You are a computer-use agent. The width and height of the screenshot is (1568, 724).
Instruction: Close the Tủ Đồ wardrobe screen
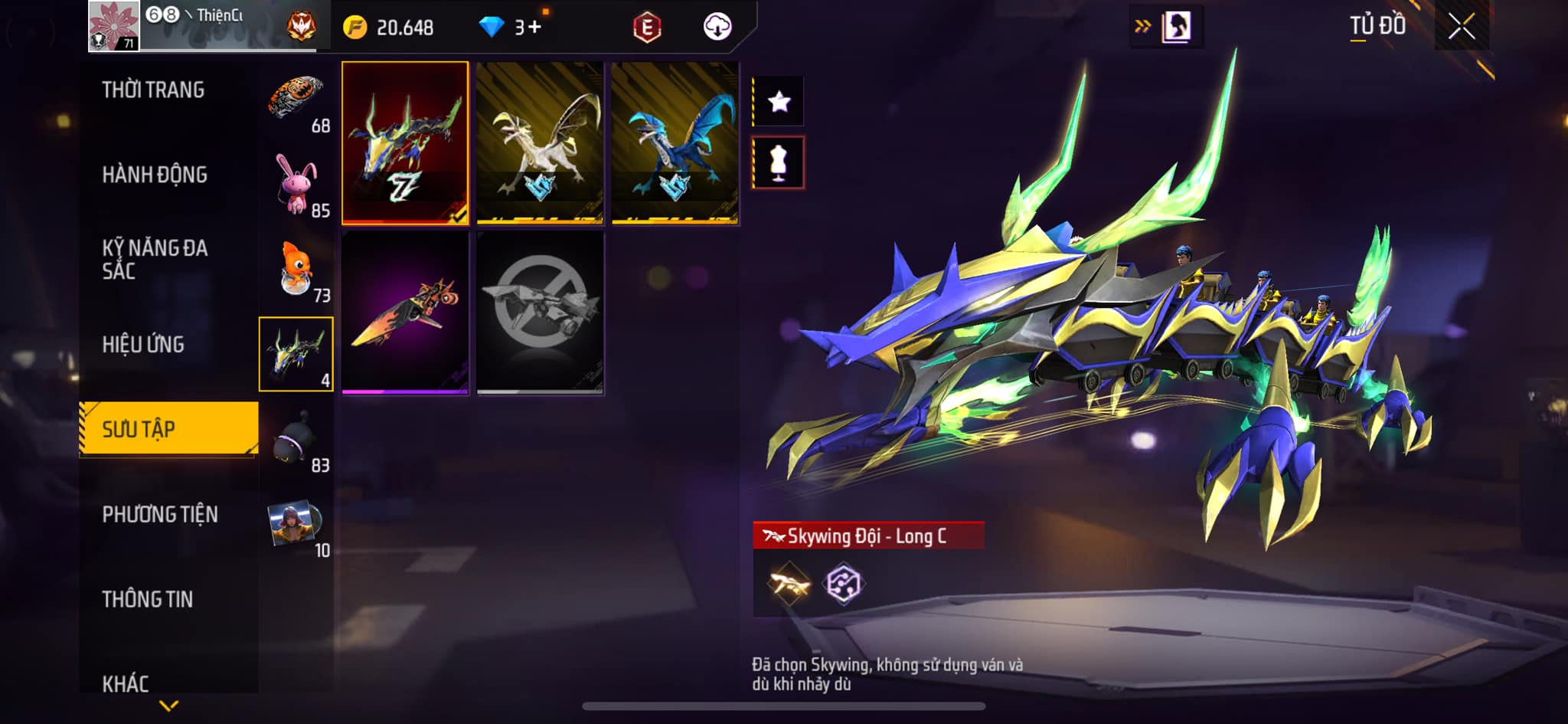click(1461, 28)
